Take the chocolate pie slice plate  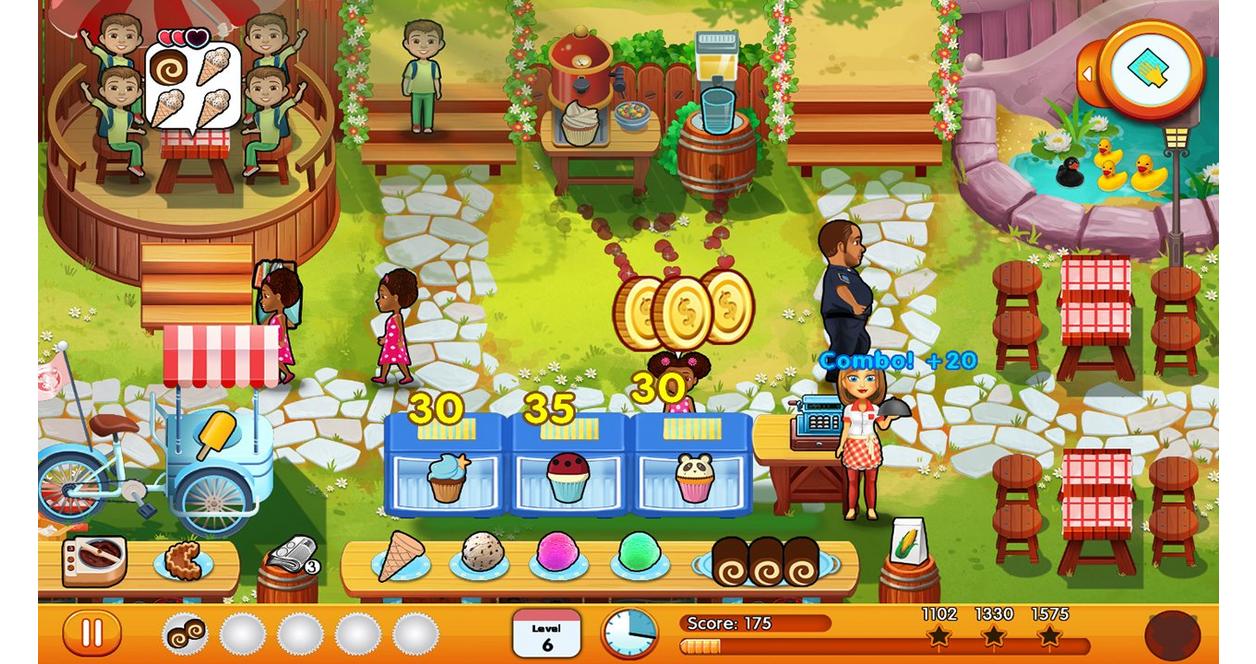point(184,561)
